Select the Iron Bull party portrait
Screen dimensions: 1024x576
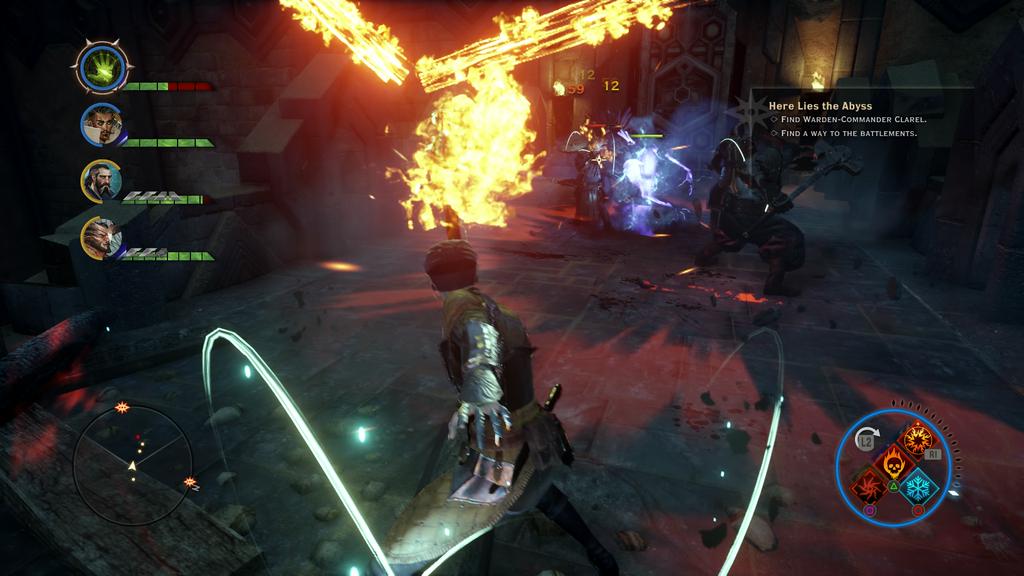(102, 238)
